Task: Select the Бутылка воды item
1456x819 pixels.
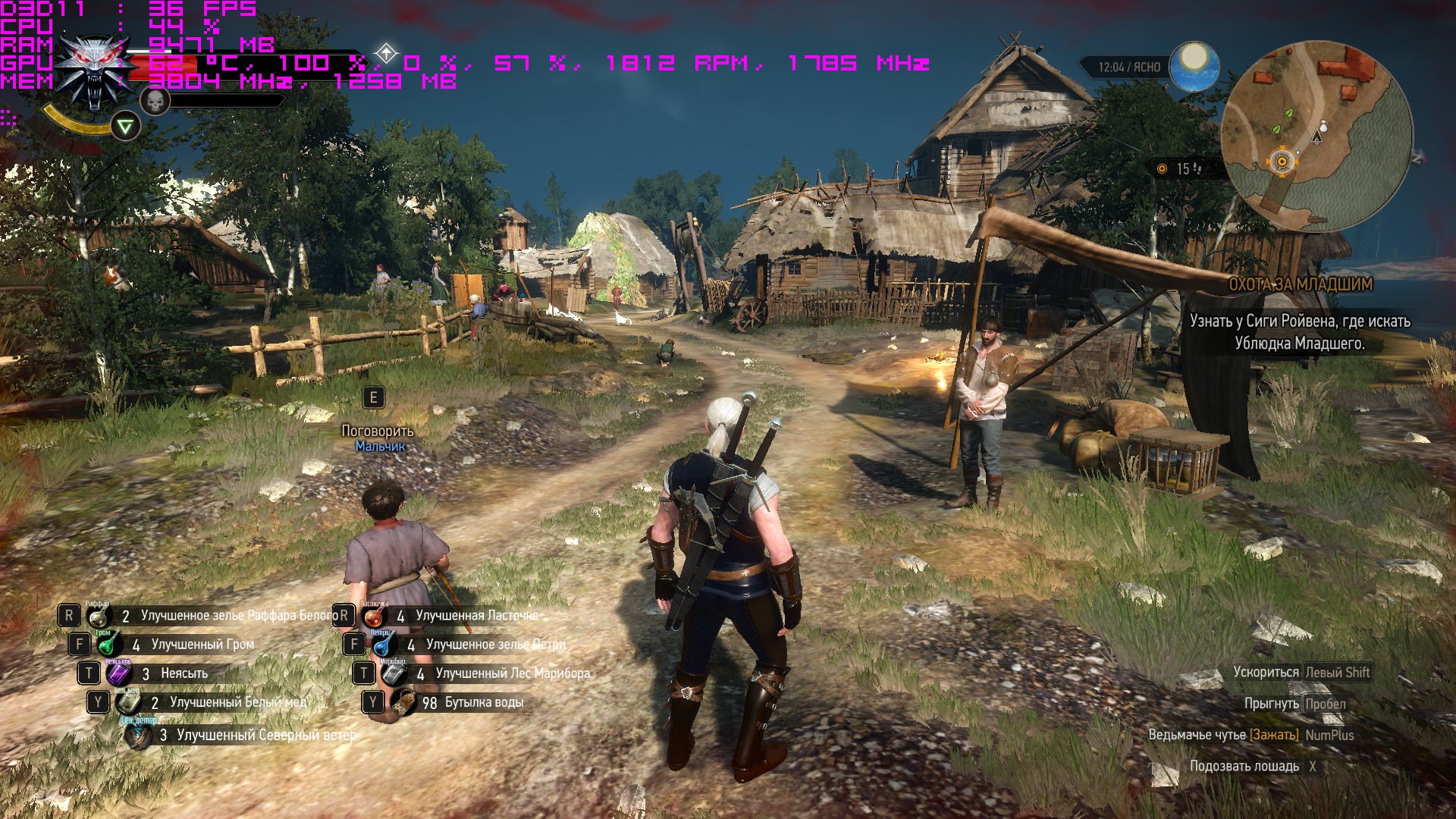Action: tap(403, 702)
